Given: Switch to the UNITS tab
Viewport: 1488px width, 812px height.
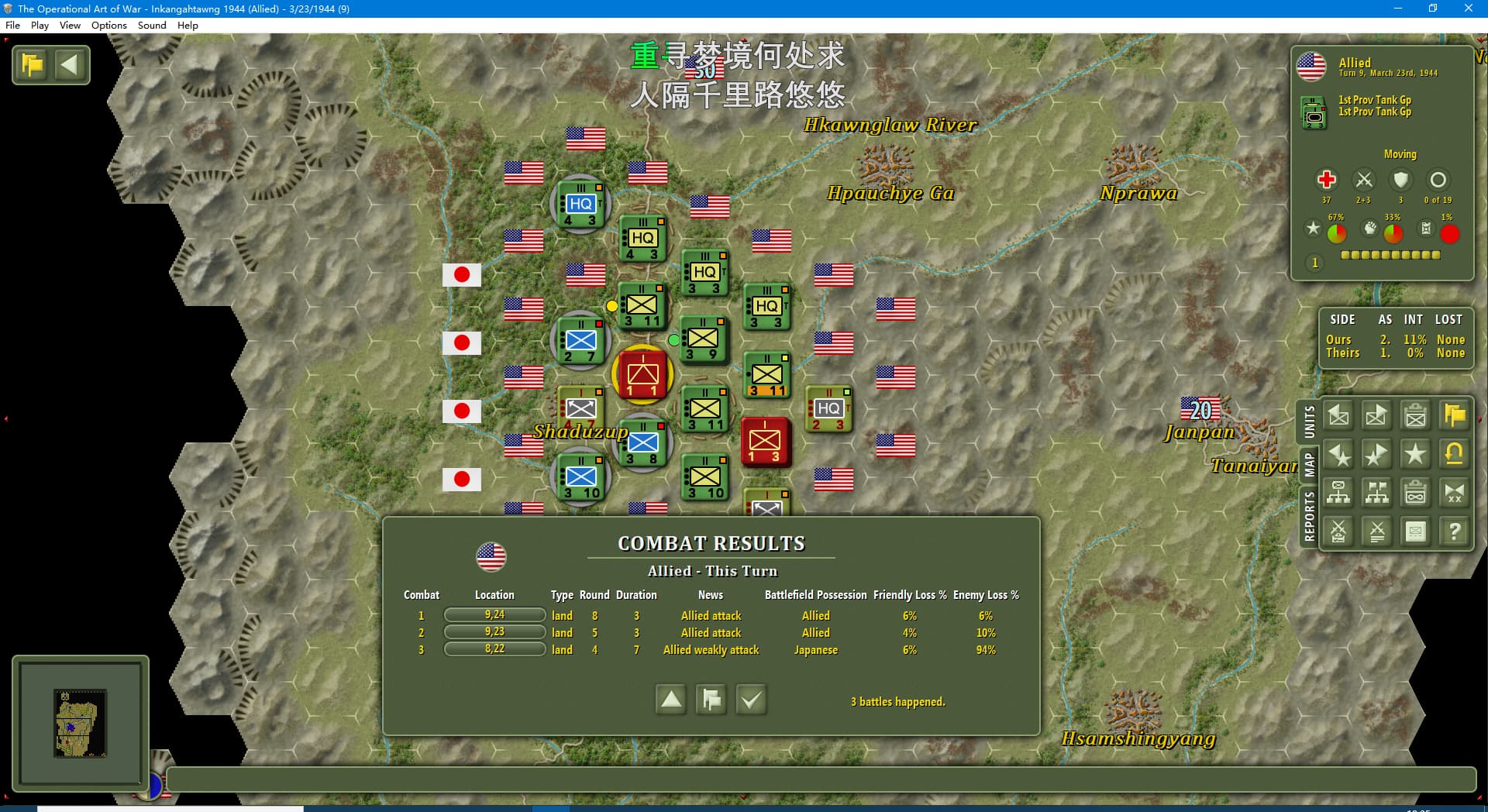Looking at the screenshot, I should tap(1309, 421).
